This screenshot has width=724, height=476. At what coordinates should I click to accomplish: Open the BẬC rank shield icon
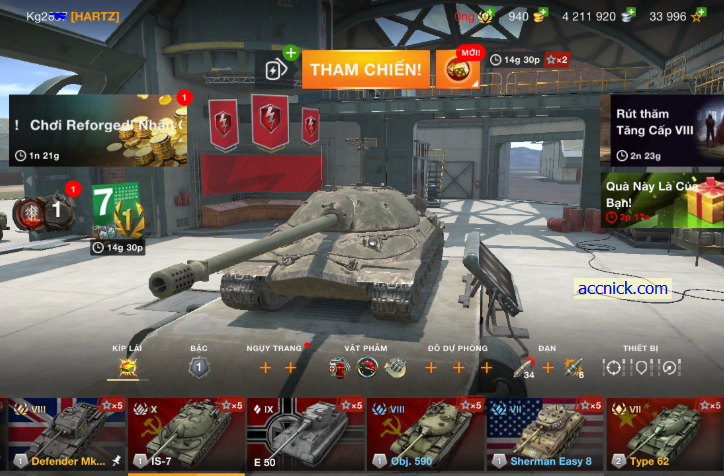tap(198, 367)
